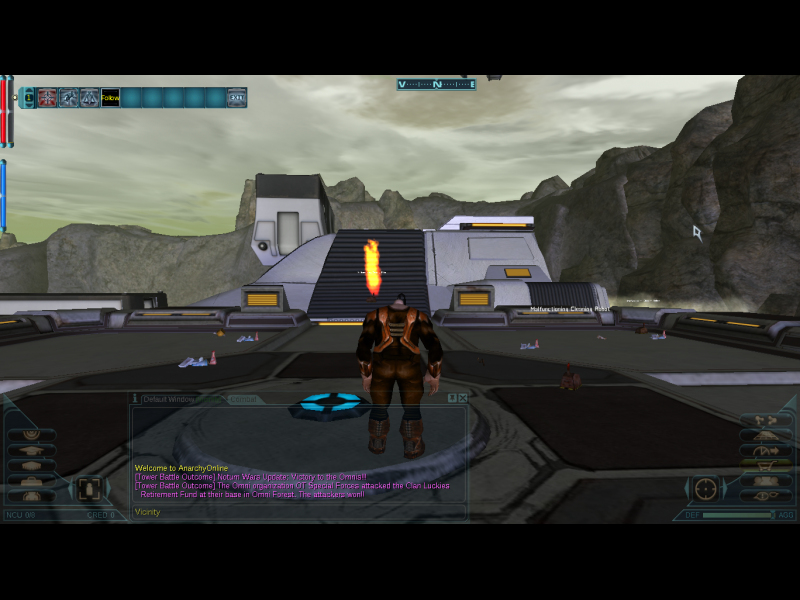800x600 pixels.
Task: Click the chat window info icon
Action: [x=135, y=398]
